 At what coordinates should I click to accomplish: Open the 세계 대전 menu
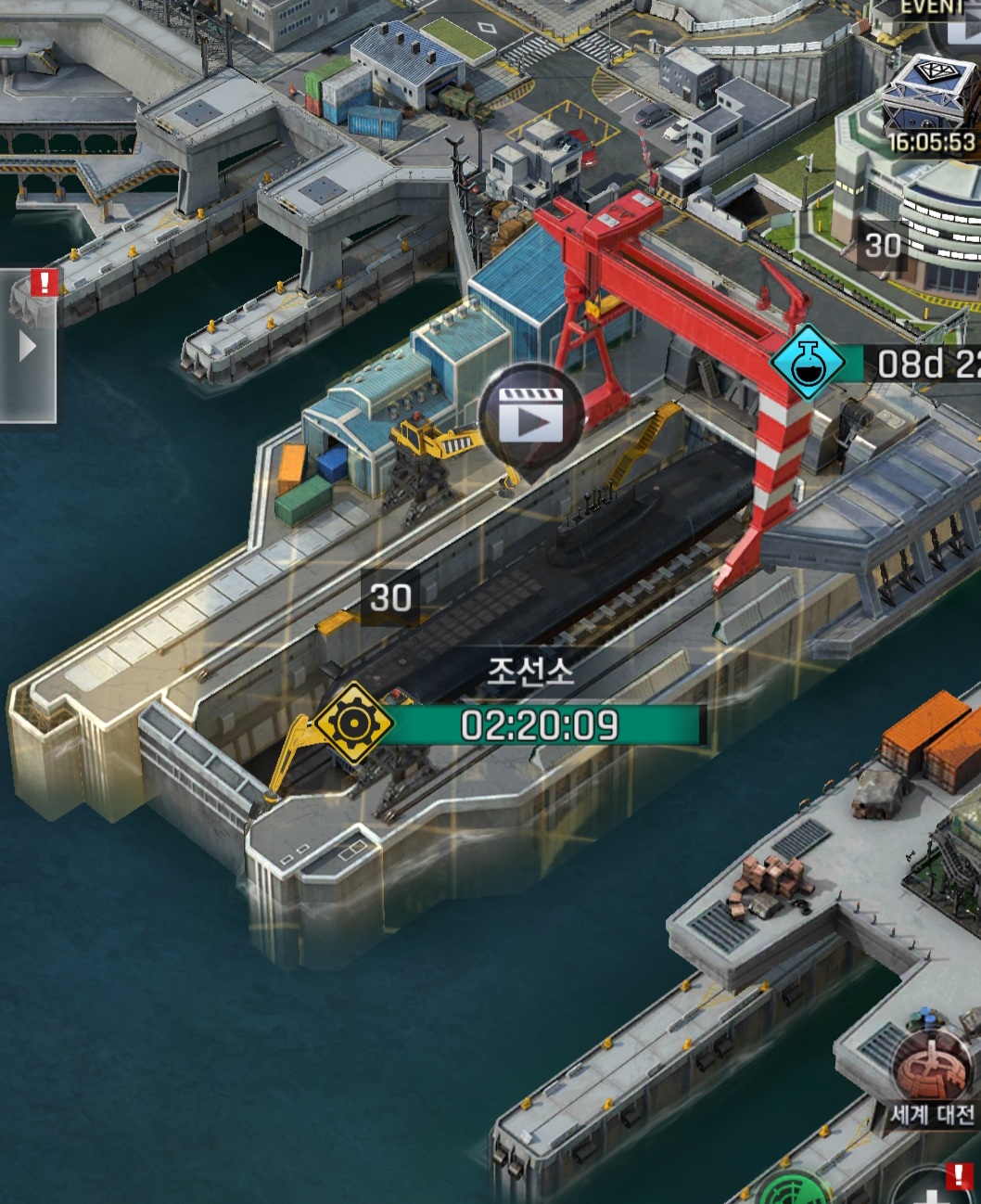click(933, 1074)
